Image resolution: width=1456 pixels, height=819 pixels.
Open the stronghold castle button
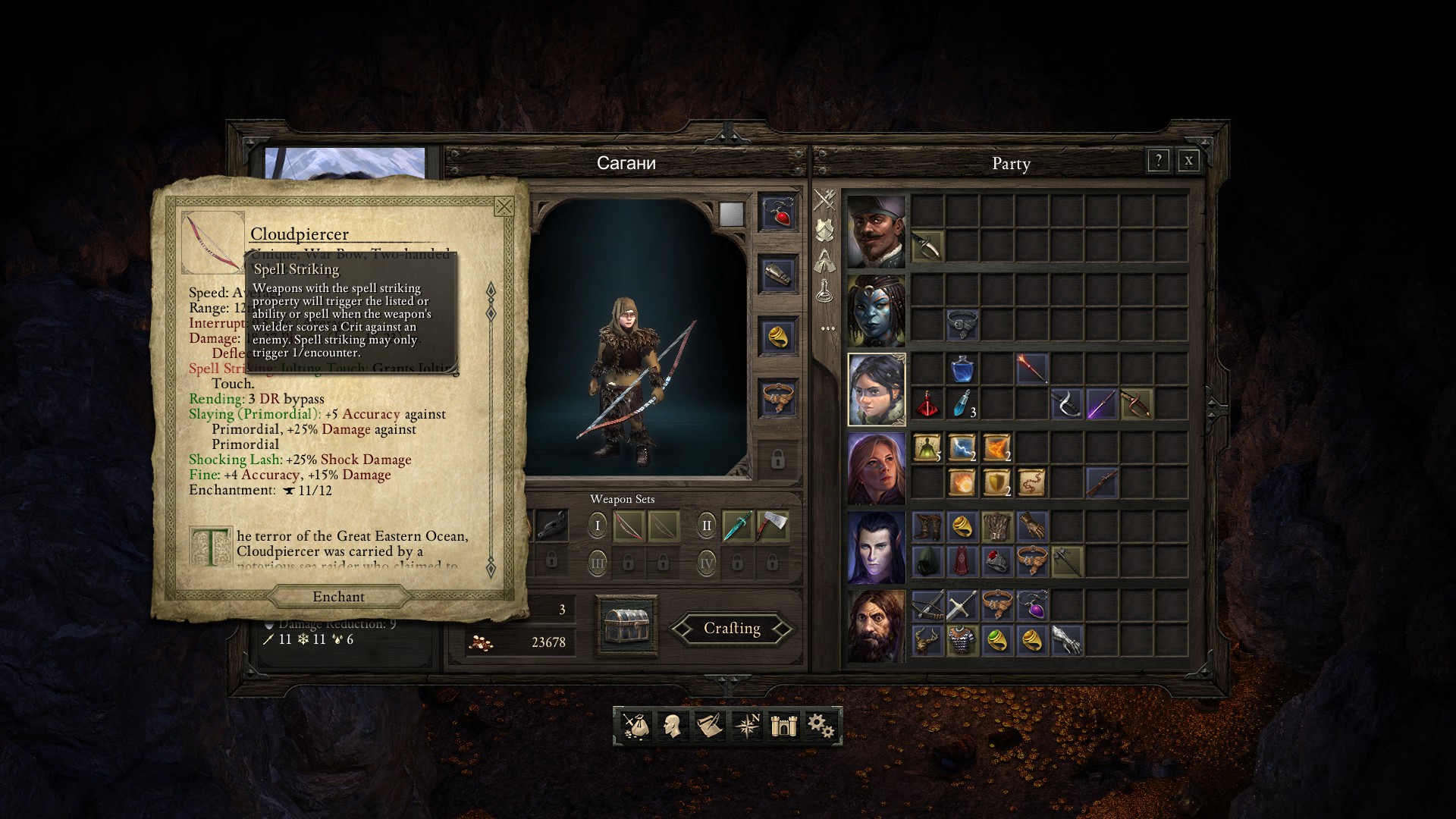[783, 726]
